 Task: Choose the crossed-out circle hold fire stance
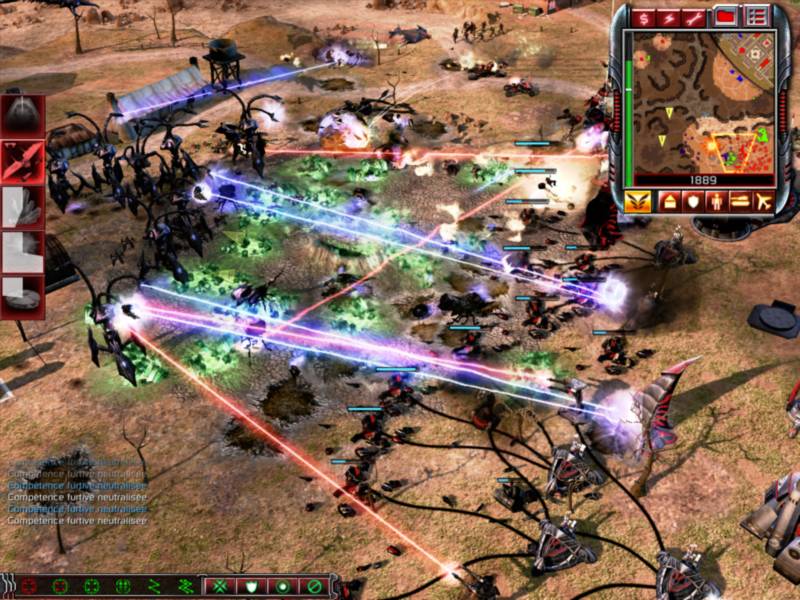pyautogui.click(x=314, y=586)
